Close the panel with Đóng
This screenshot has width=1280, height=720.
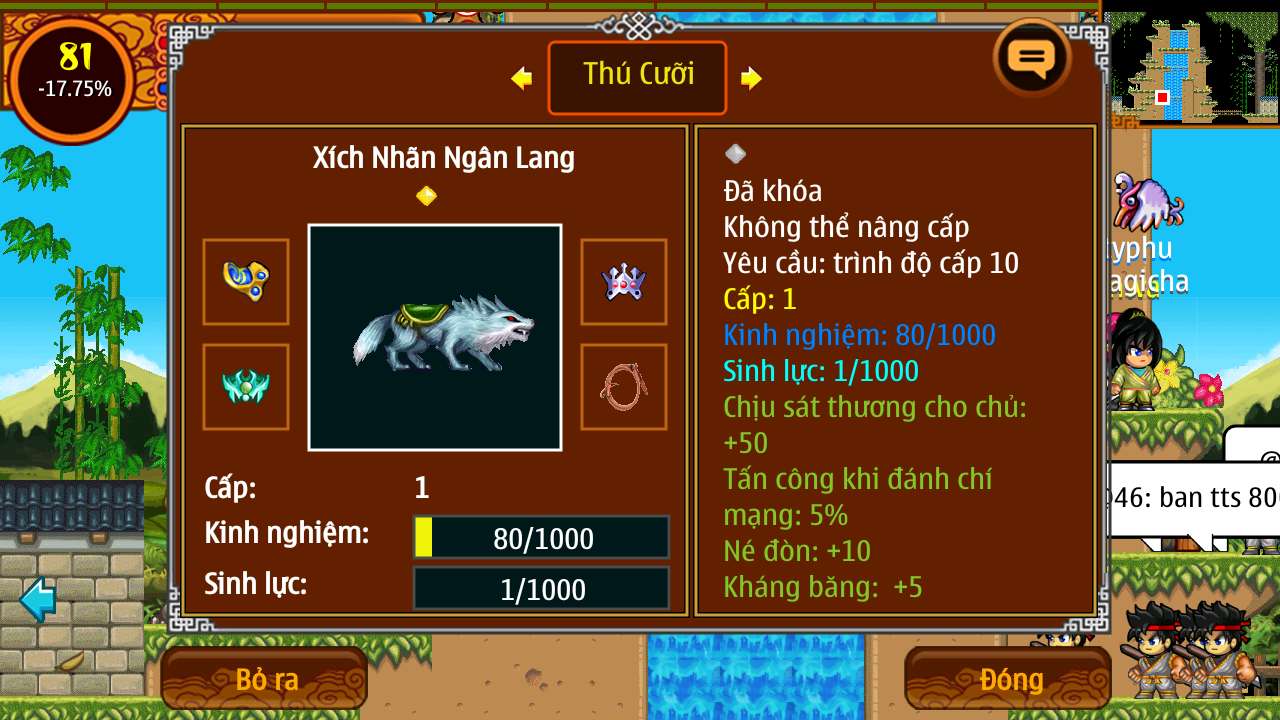[1008, 679]
